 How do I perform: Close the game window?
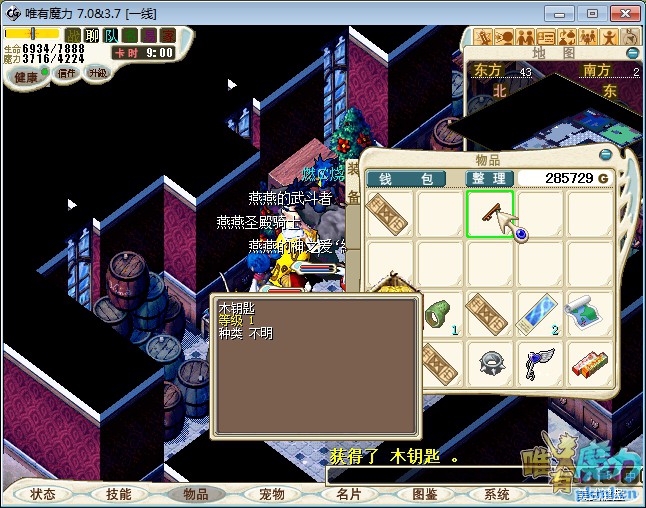[x=623, y=14]
